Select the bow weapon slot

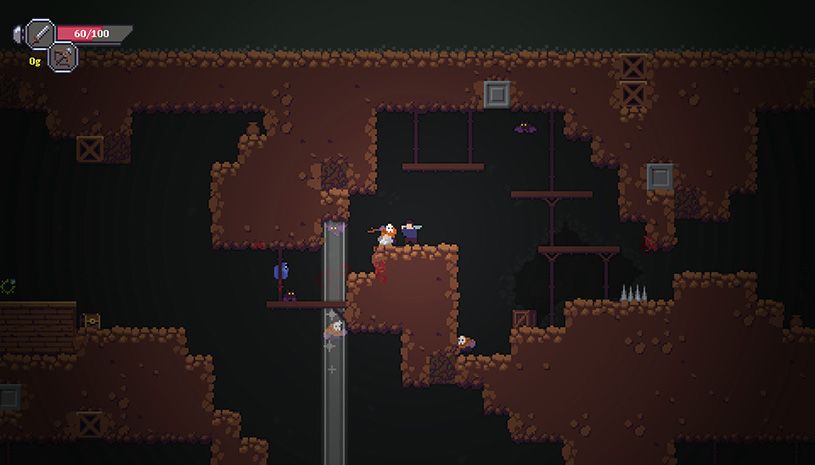click(x=63, y=57)
